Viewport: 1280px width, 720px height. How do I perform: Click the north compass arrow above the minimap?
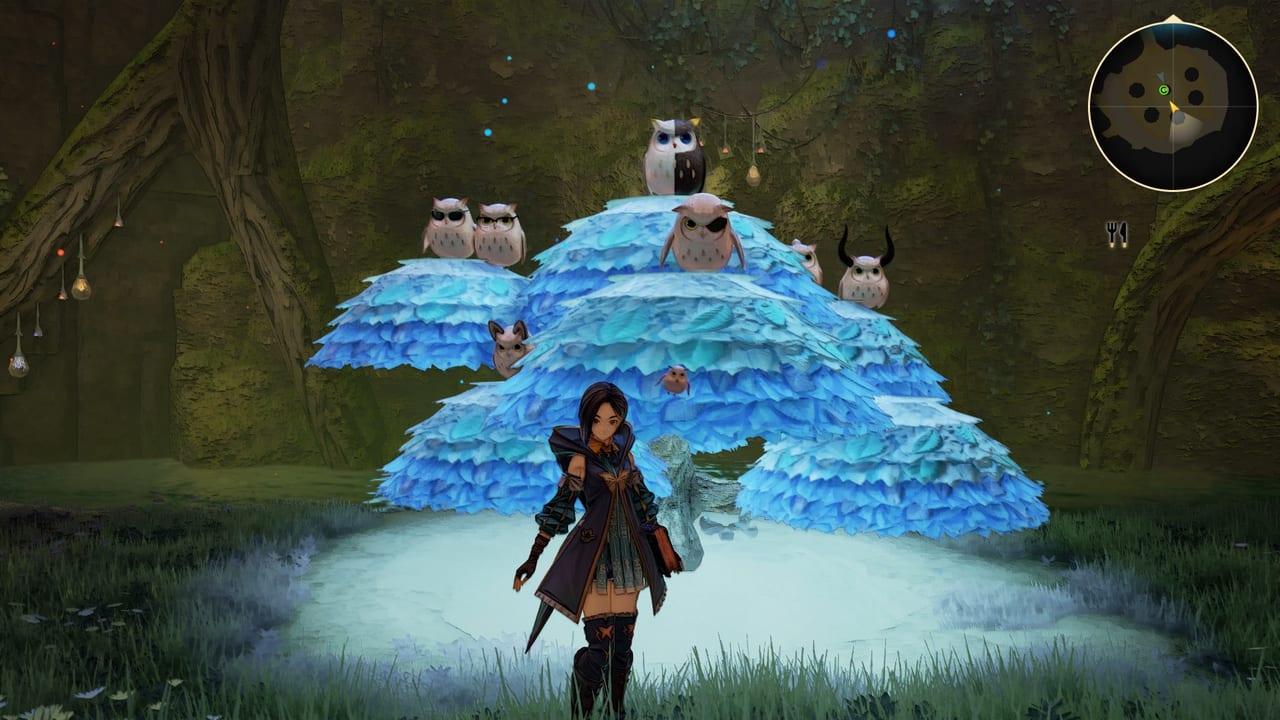click(x=1173, y=17)
